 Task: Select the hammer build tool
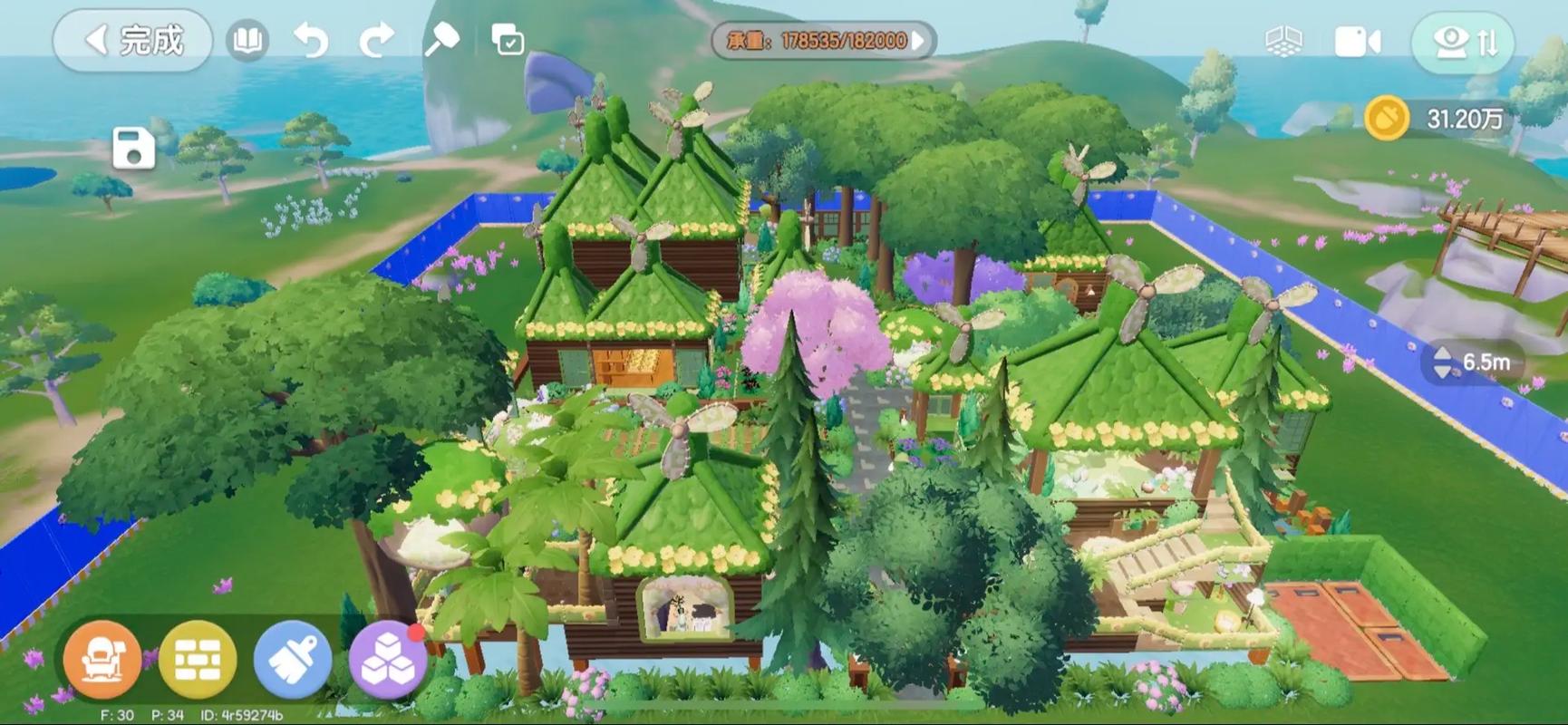[441, 41]
